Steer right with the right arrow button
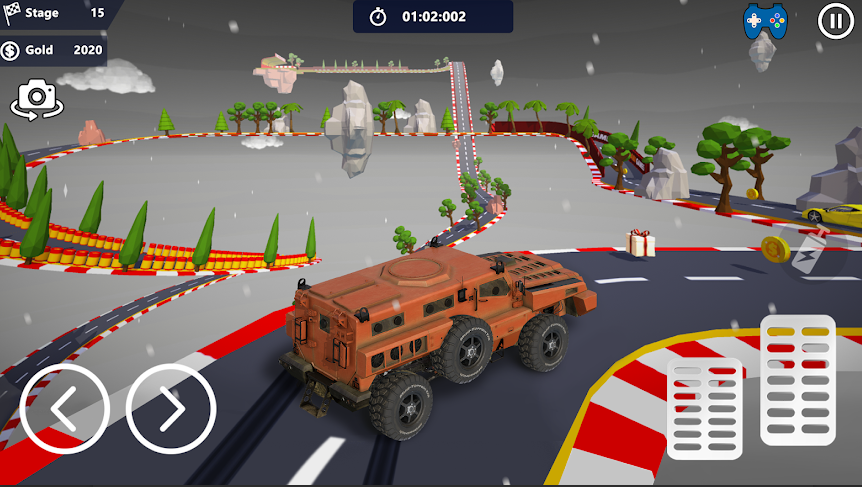The image size is (862, 487). pyautogui.click(x=171, y=409)
